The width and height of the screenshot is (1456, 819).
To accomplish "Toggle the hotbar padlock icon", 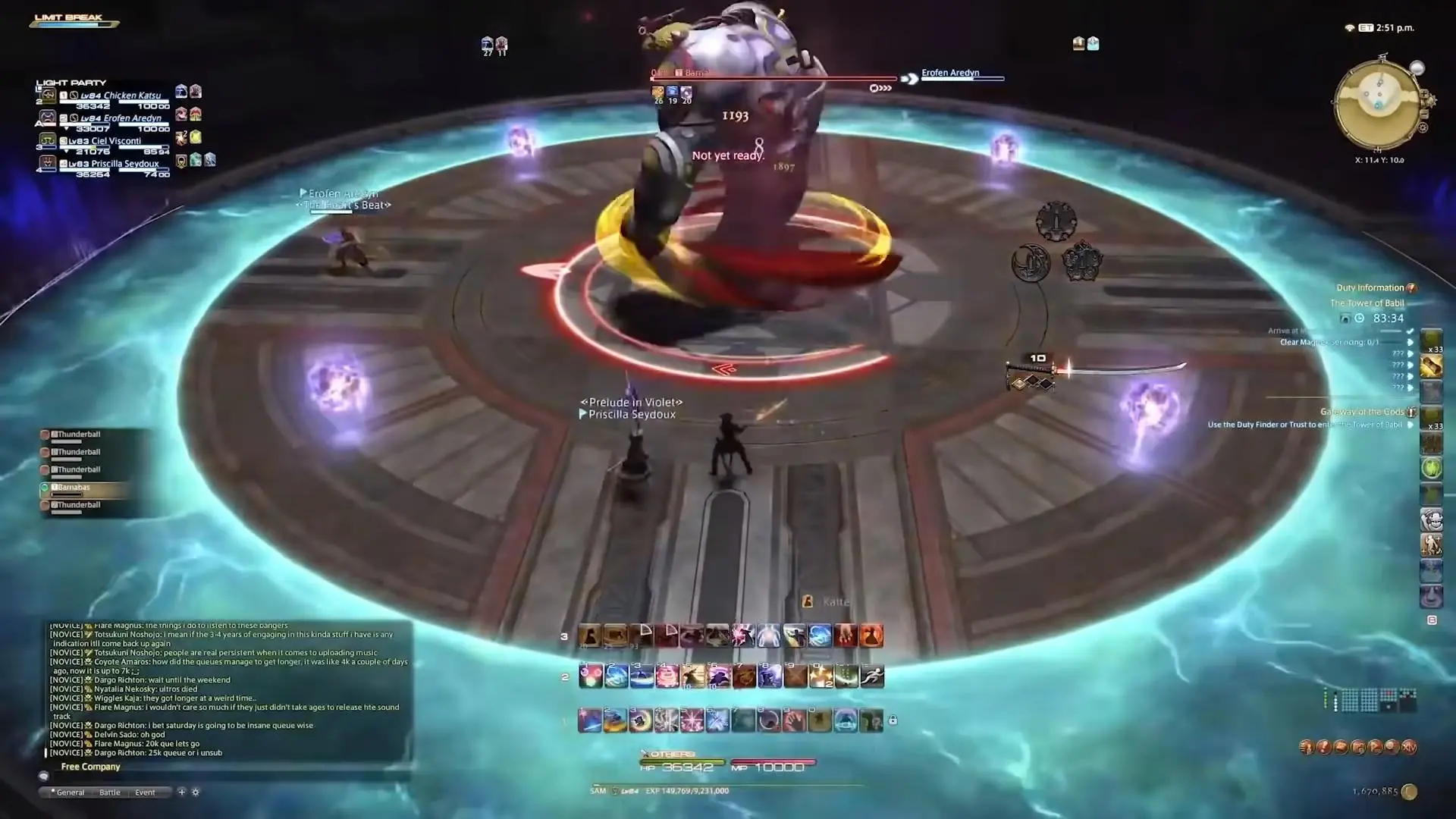I will [893, 720].
